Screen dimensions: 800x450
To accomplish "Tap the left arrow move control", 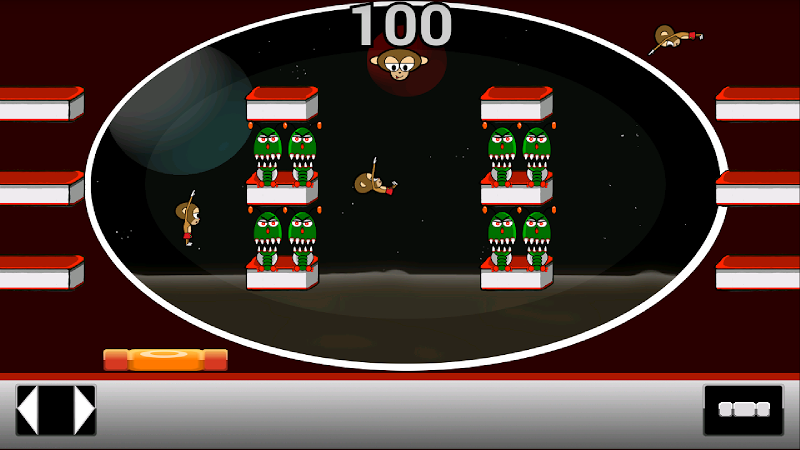I will pyautogui.click(x=29, y=410).
